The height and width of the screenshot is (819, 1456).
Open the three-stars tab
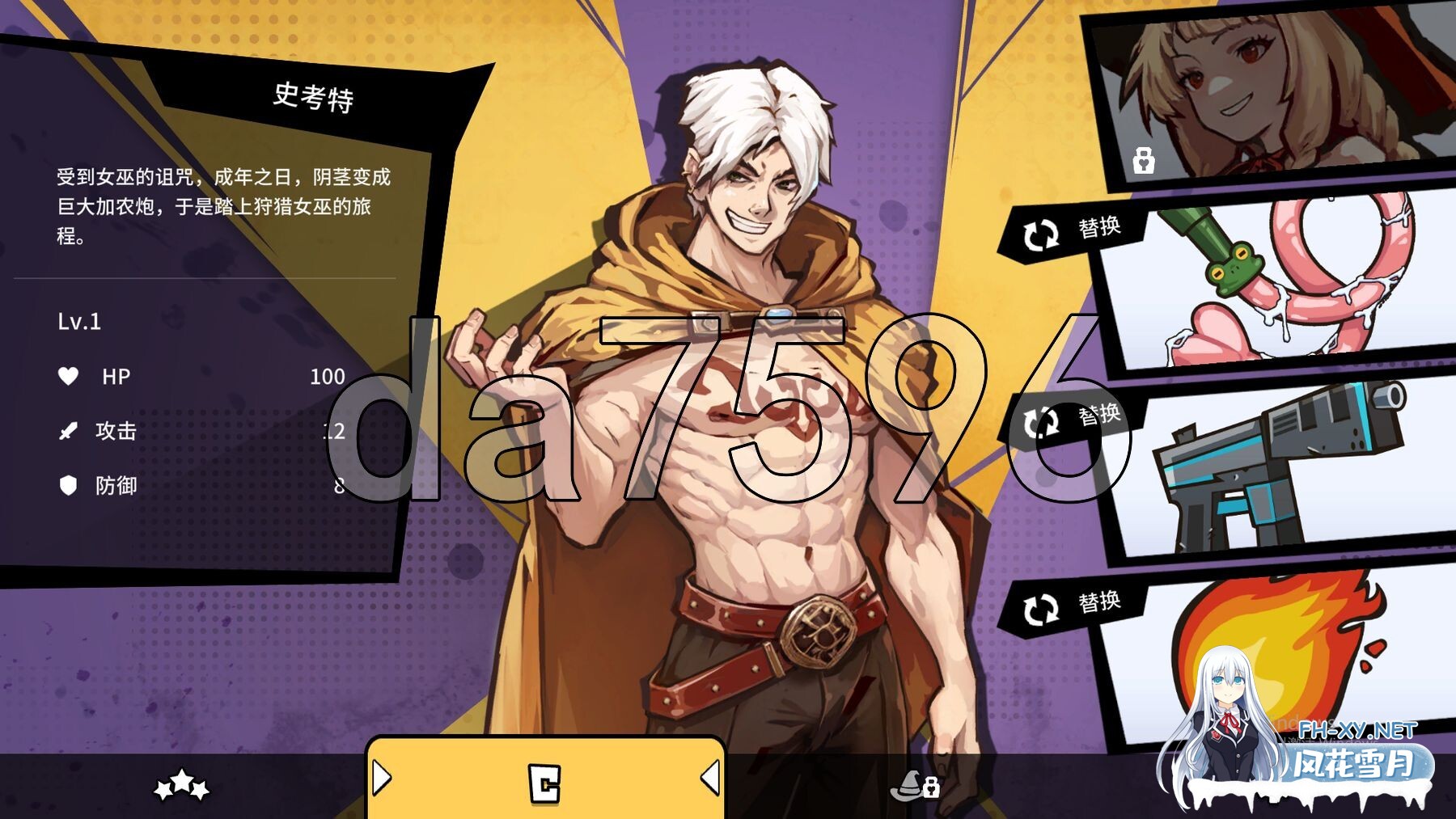point(182,784)
